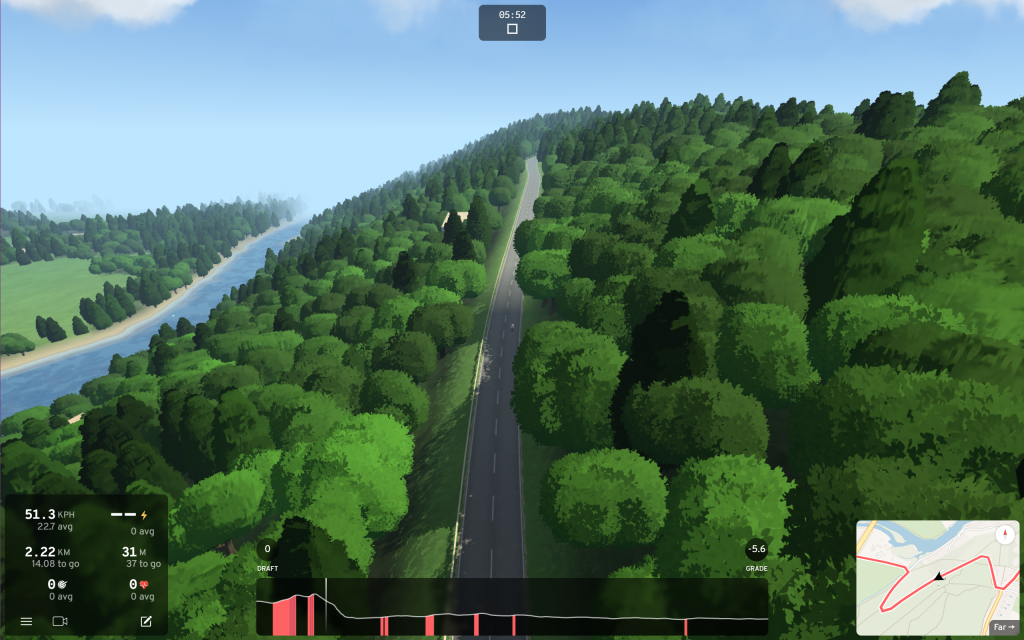This screenshot has height=640, width=1024.
Task: Stop the ride with the square button
Action: tap(512, 29)
